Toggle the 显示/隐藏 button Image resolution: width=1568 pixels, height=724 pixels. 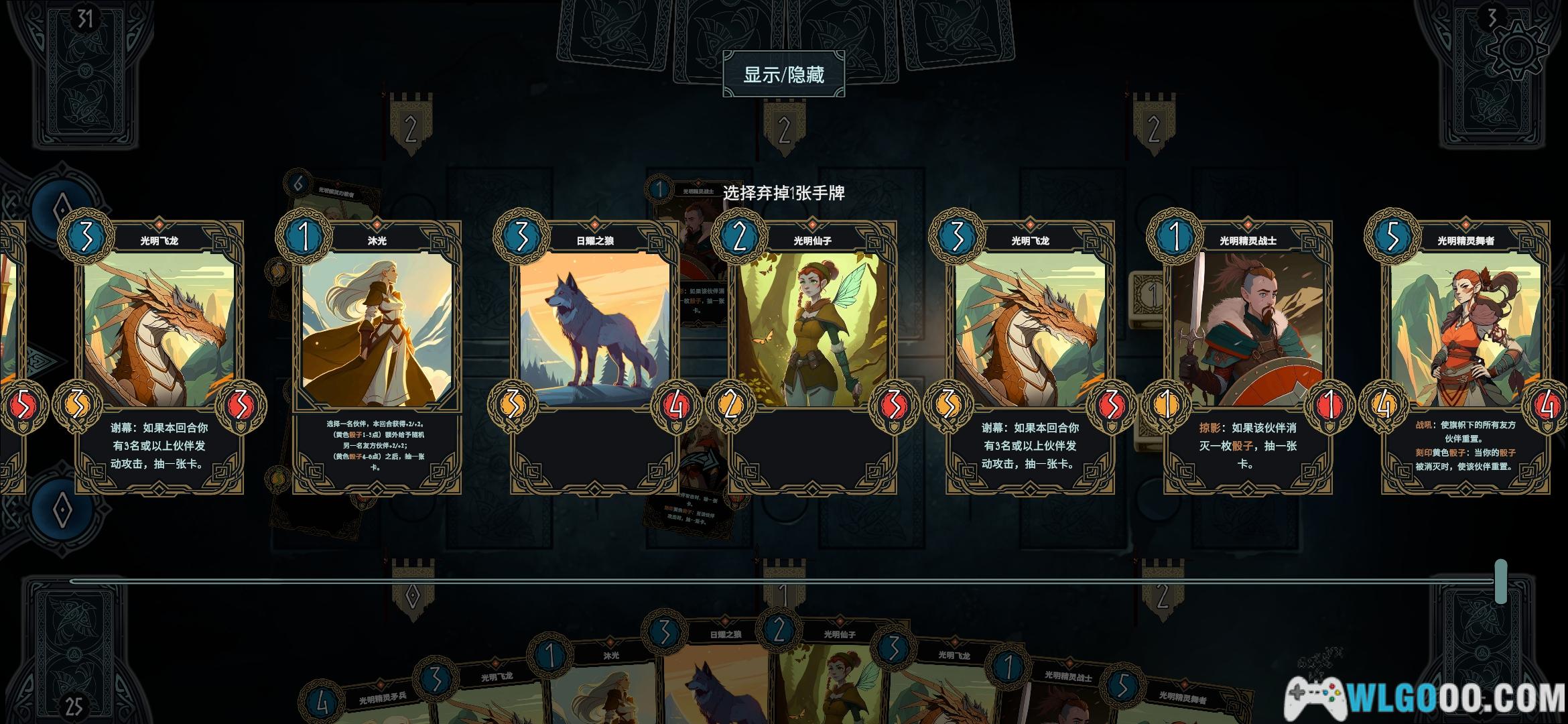click(x=783, y=74)
